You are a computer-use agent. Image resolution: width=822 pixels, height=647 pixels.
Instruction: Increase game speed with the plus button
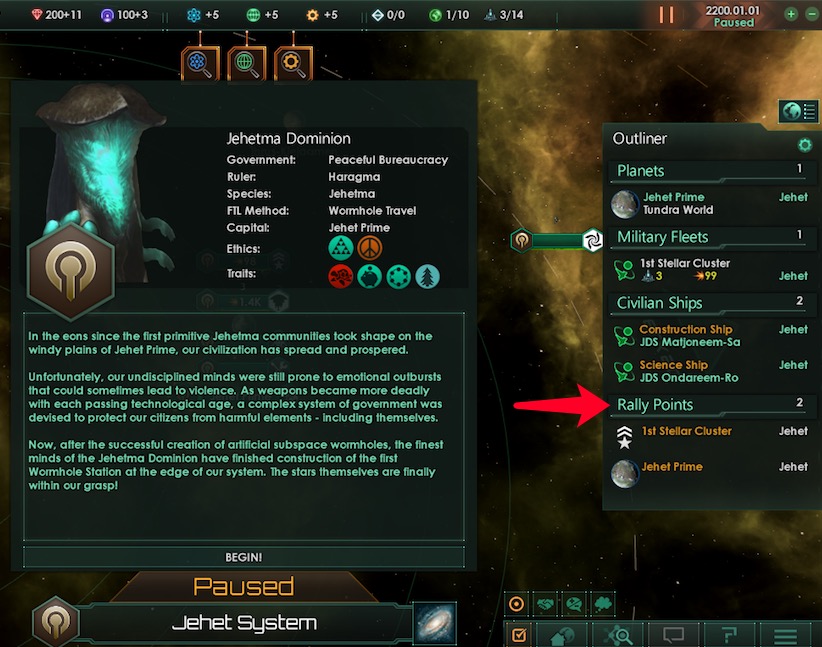(791, 15)
